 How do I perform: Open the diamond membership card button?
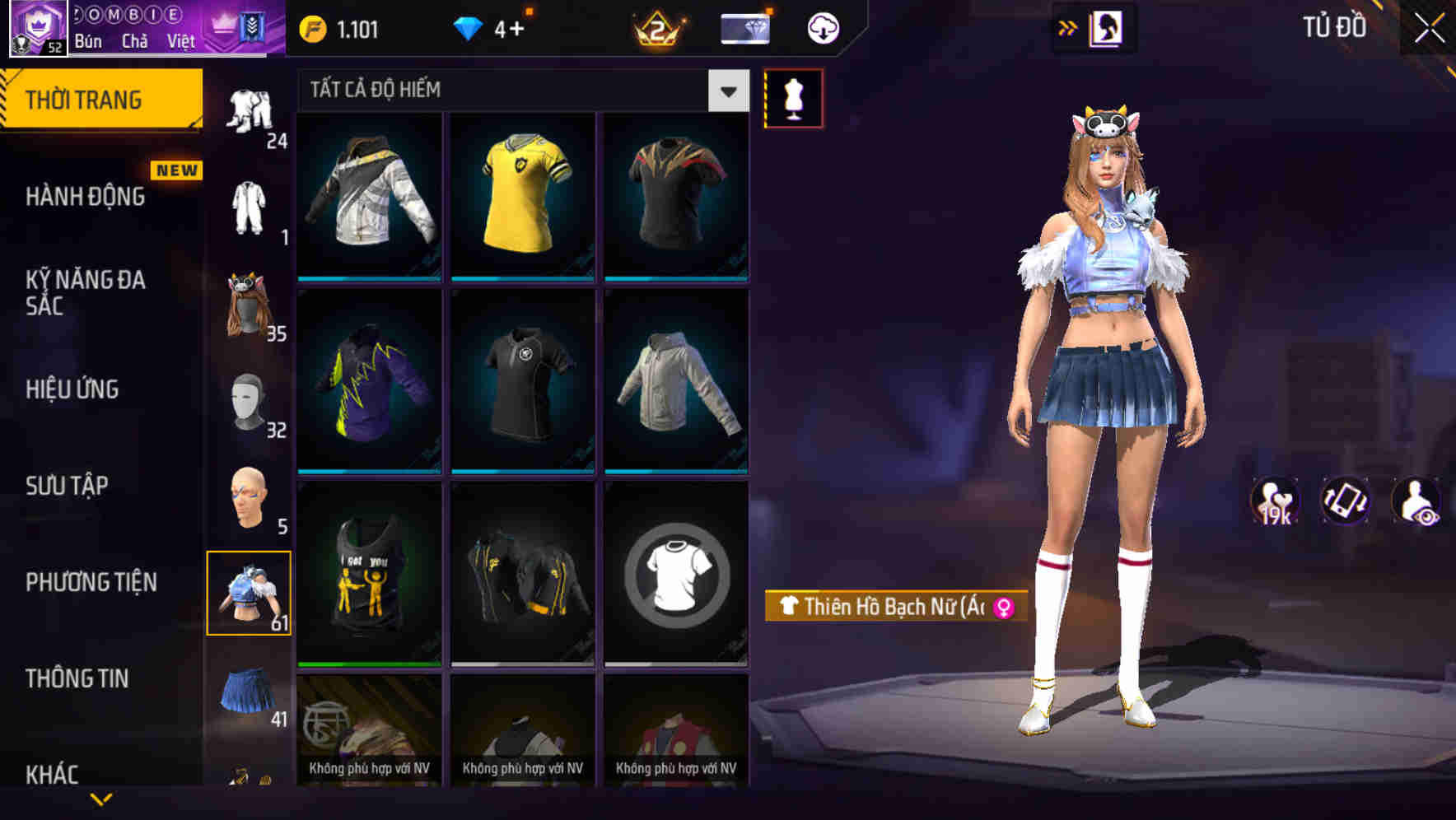744,27
